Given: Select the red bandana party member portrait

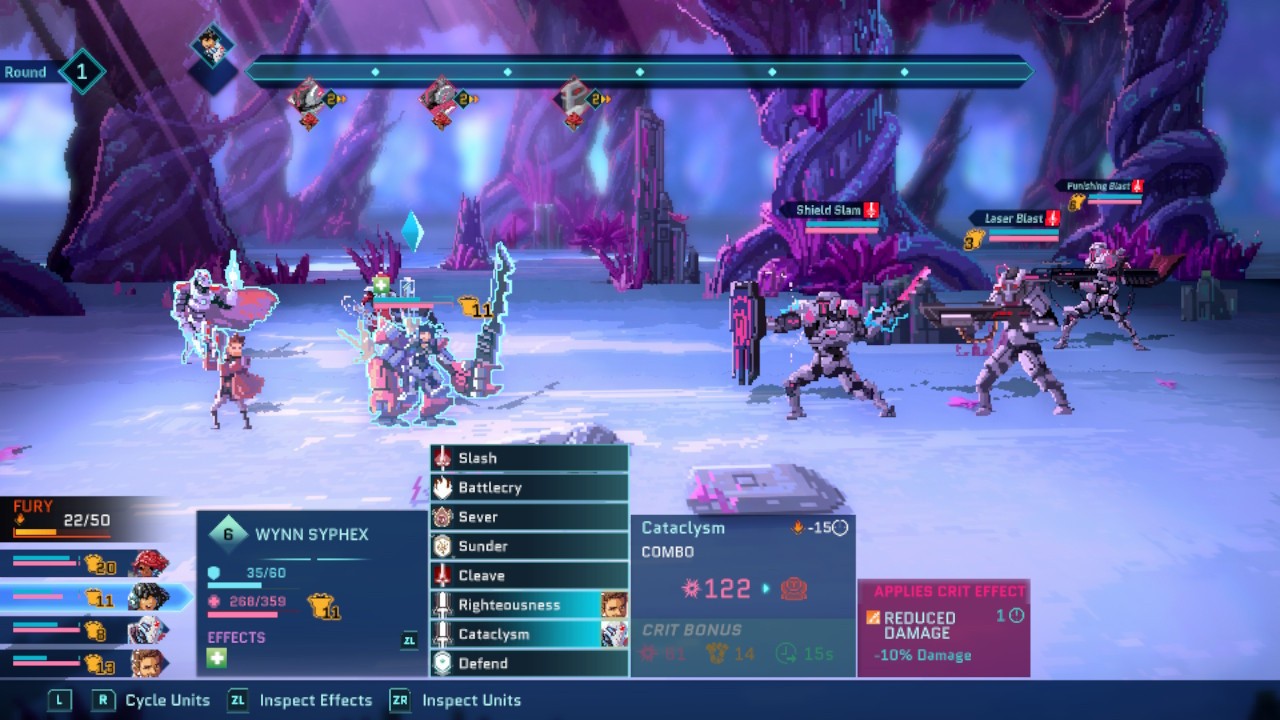Looking at the screenshot, I should 149,564.
